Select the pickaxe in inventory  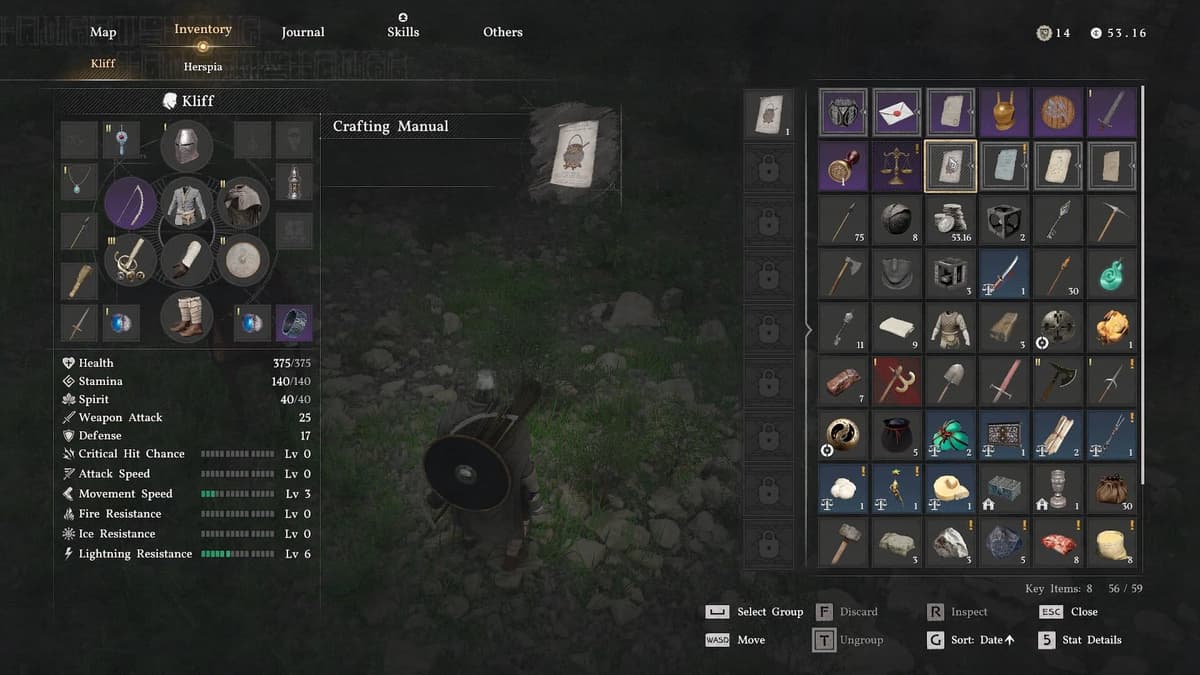coord(1111,220)
